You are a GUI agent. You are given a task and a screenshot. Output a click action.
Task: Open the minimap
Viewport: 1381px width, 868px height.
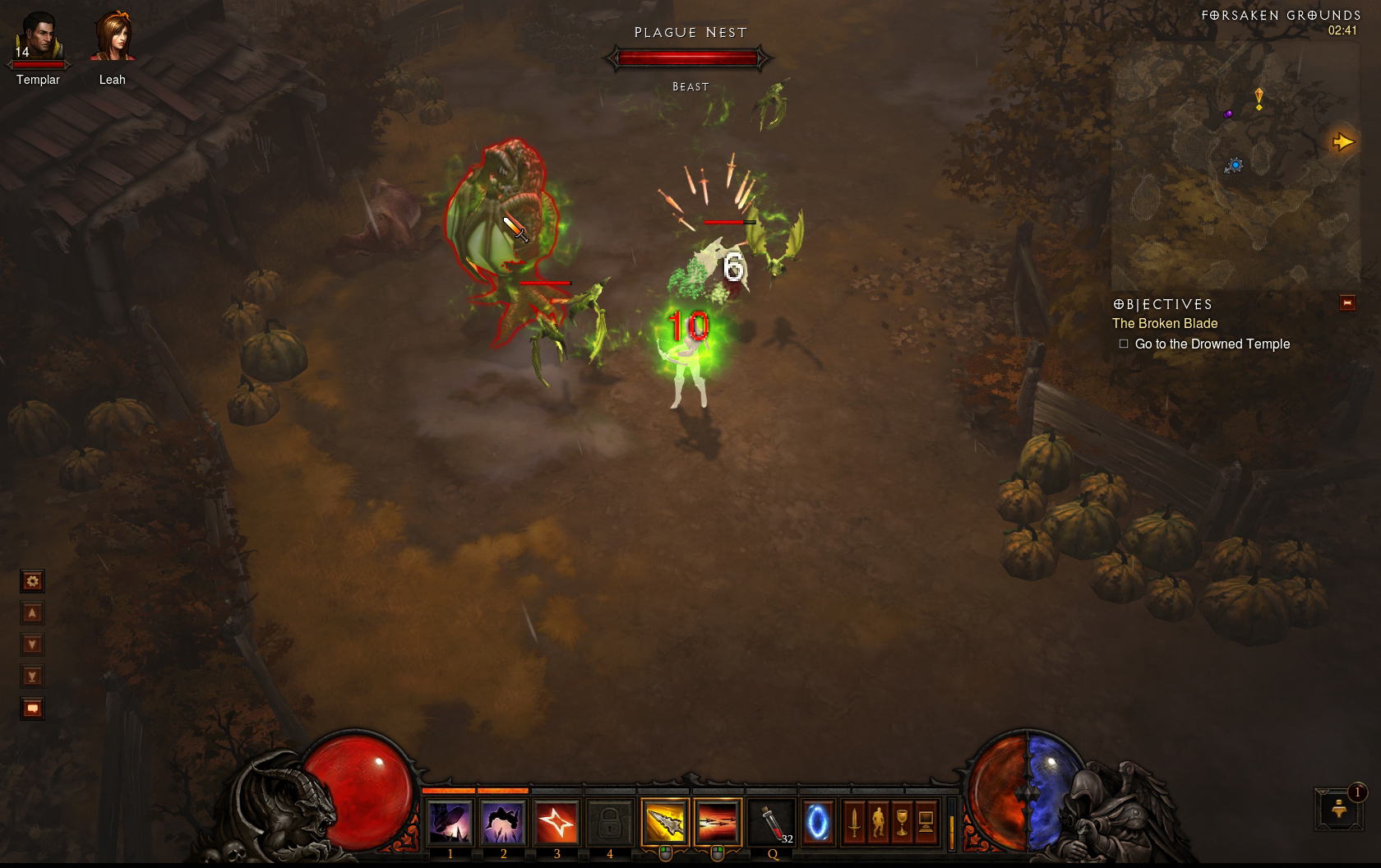click(x=1234, y=164)
